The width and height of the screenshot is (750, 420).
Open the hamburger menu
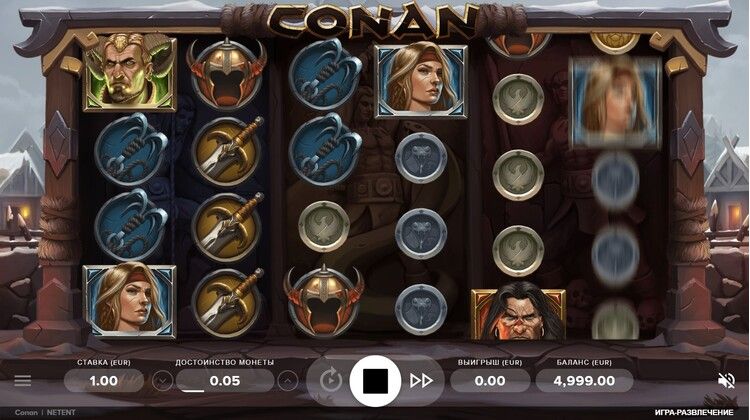tap(22, 381)
